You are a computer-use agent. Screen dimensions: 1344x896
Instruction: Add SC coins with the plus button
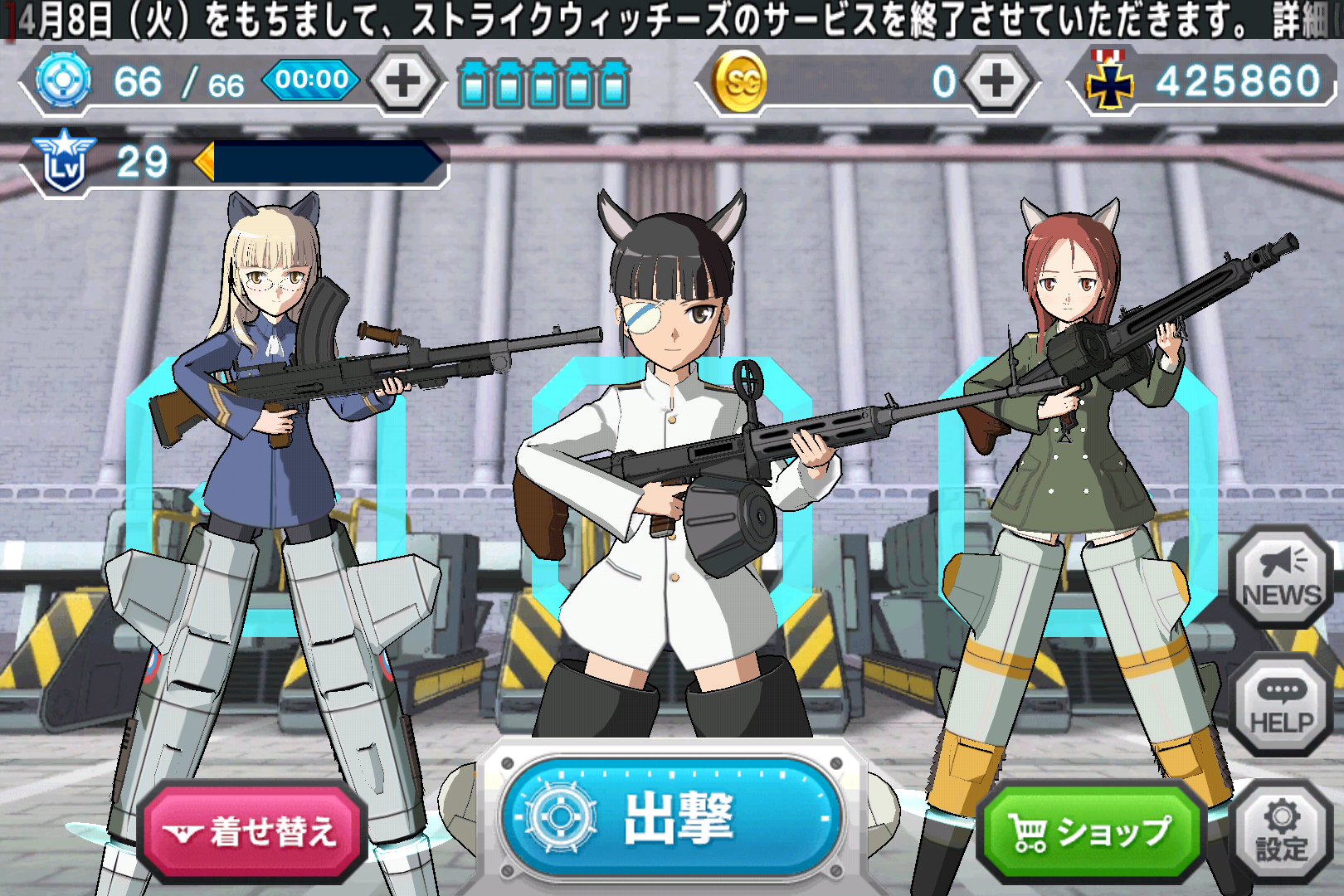tap(996, 81)
